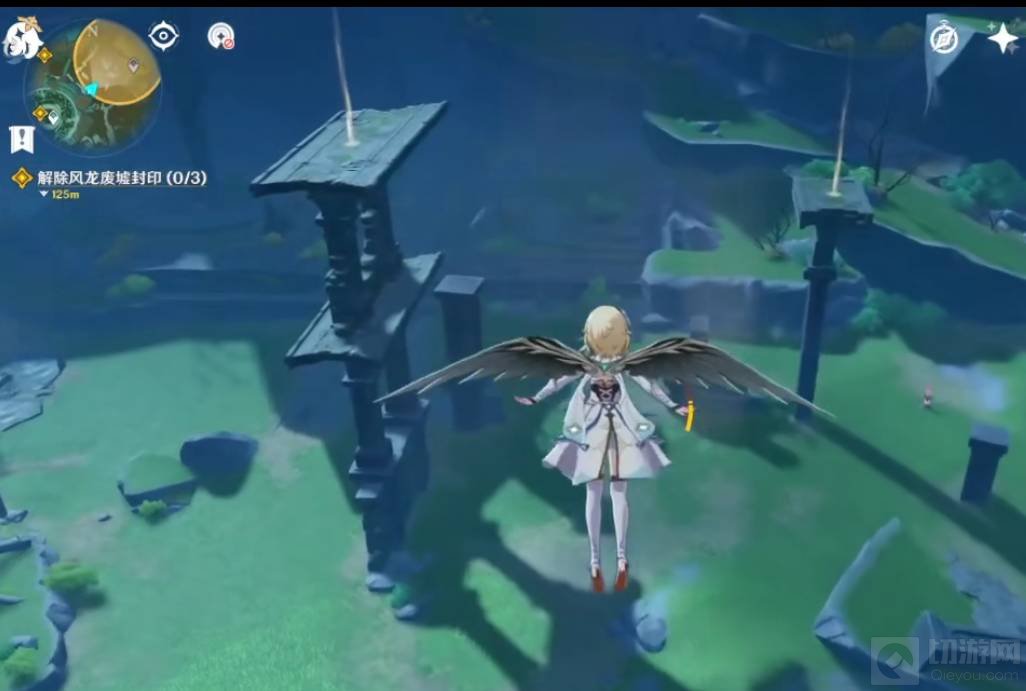Screen dimensions: 1026x691
Task: Open the circular minimap
Action: pyautogui.click(x=96, y=84)
